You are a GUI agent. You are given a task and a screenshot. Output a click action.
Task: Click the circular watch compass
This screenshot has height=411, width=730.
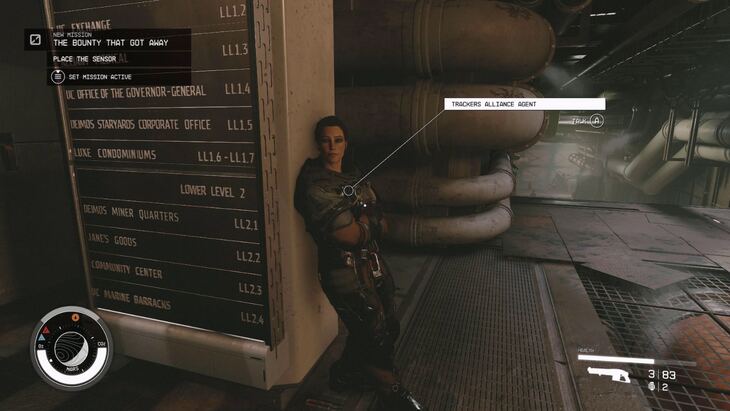(72, 345)
